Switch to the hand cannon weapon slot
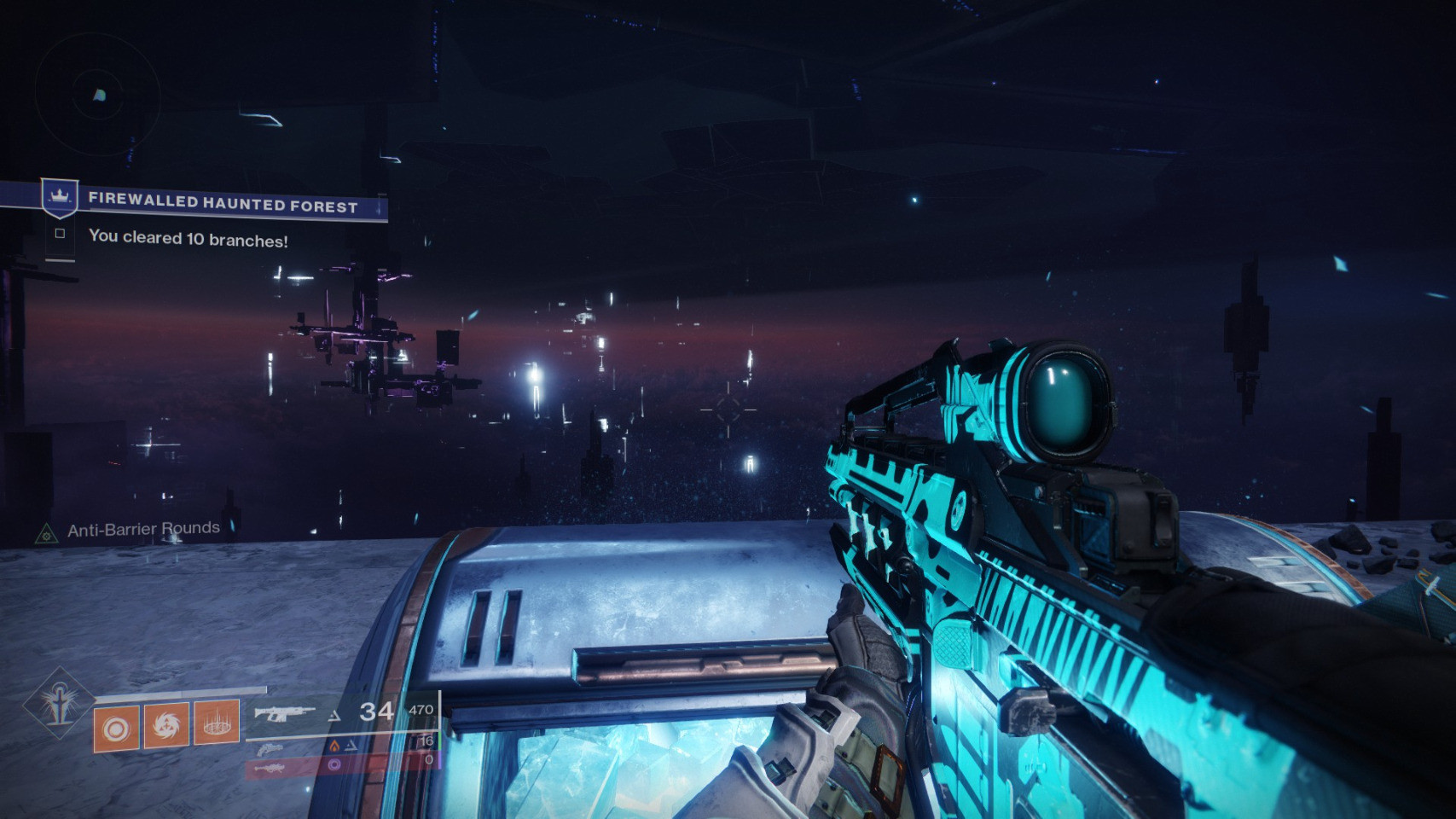The width and height of the screenshot is (1456, 819). click(x=269, y=748)
